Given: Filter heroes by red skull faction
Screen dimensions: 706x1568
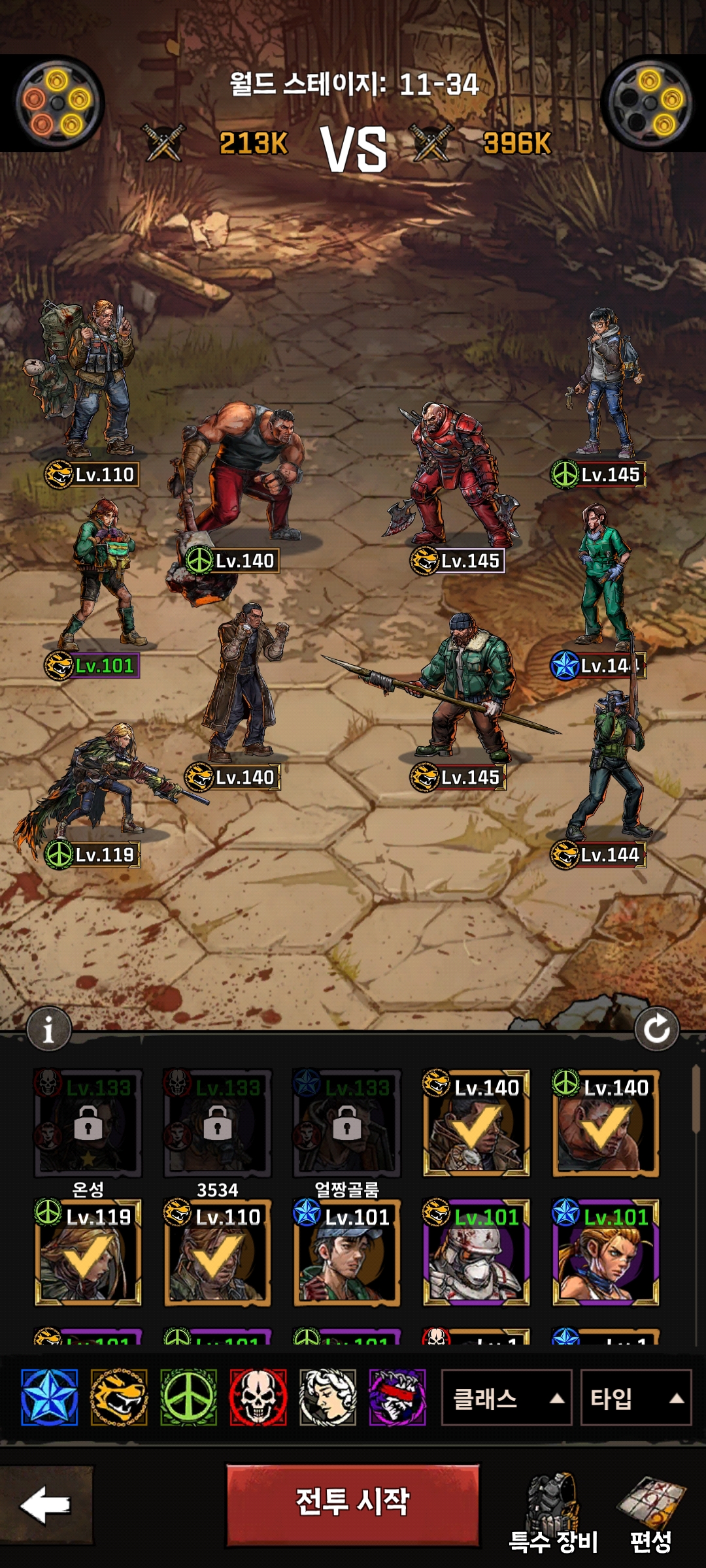Looking at the screenshot, I should pyautogui.click(x=258, y=1397).
